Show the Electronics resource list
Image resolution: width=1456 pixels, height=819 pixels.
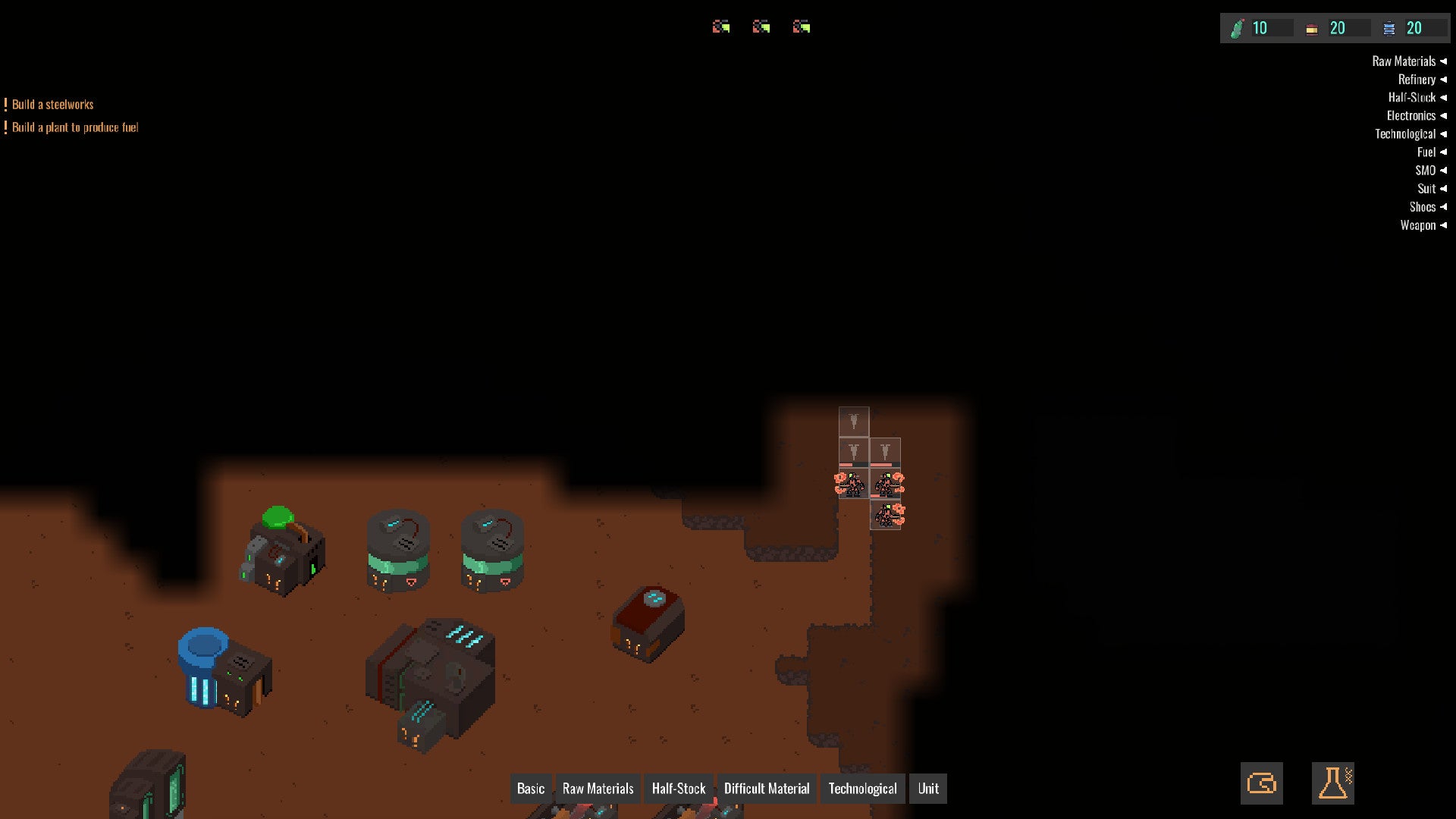coord(1416,116)
